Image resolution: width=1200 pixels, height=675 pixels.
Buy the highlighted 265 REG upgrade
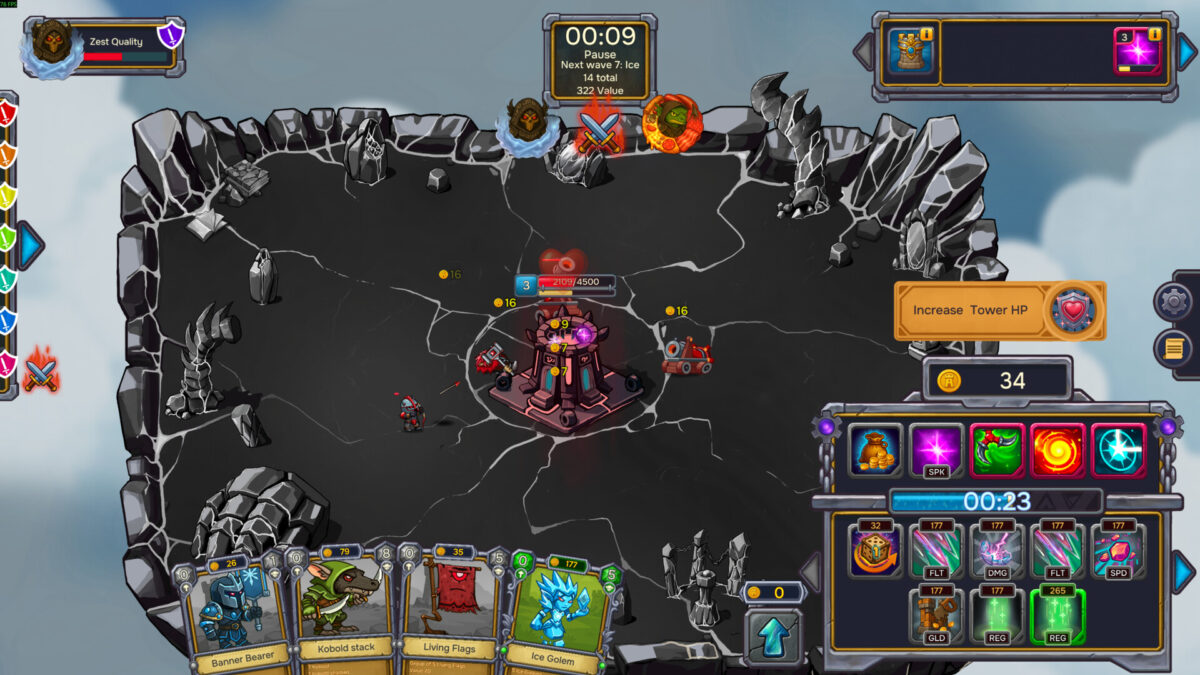pos(1058,615)
